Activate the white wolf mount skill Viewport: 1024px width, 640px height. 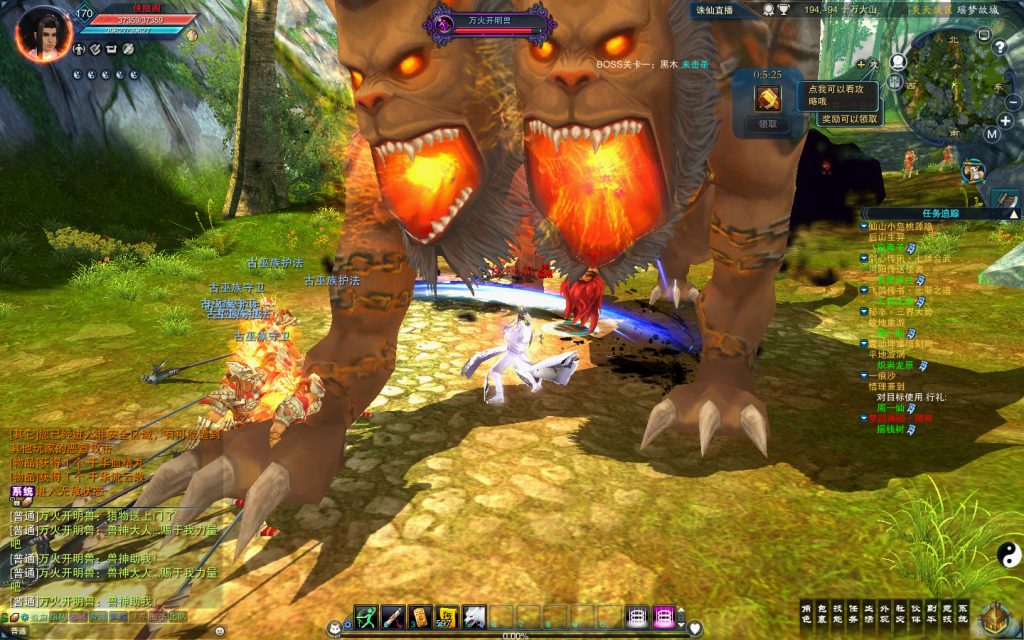(474, 616)
